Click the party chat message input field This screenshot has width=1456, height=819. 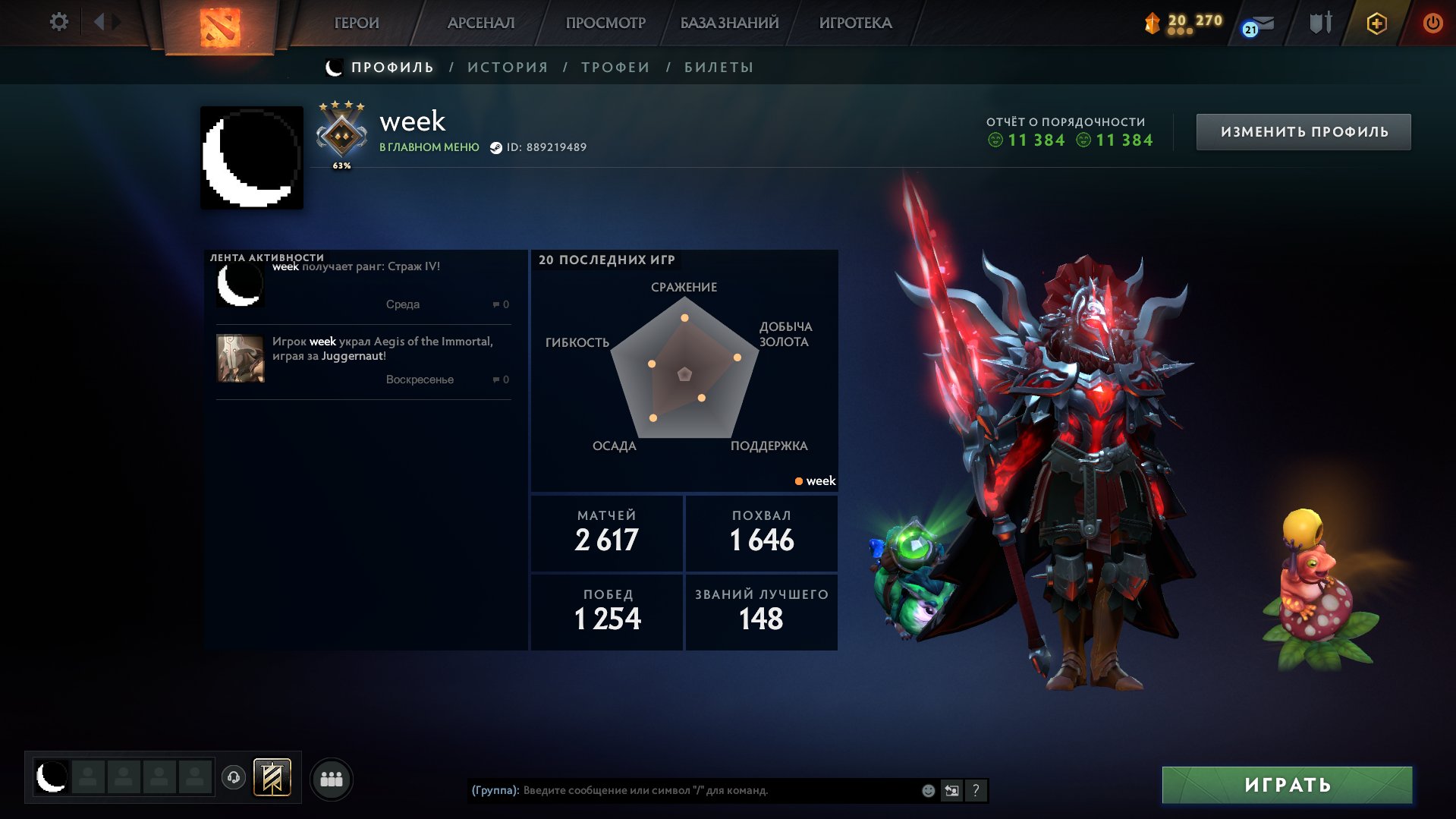(x=683, y=790)
